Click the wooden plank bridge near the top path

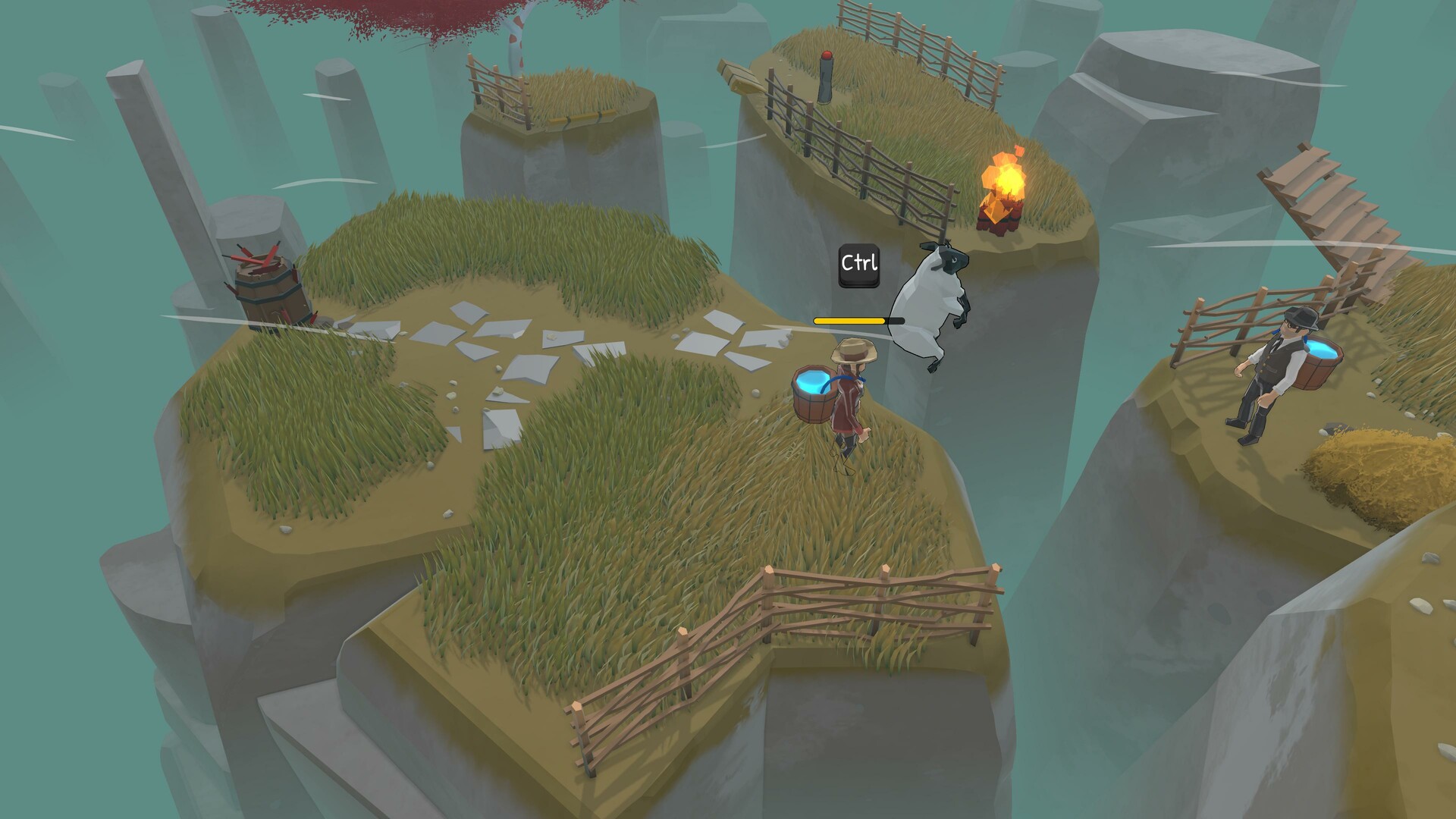click(739, 76)
